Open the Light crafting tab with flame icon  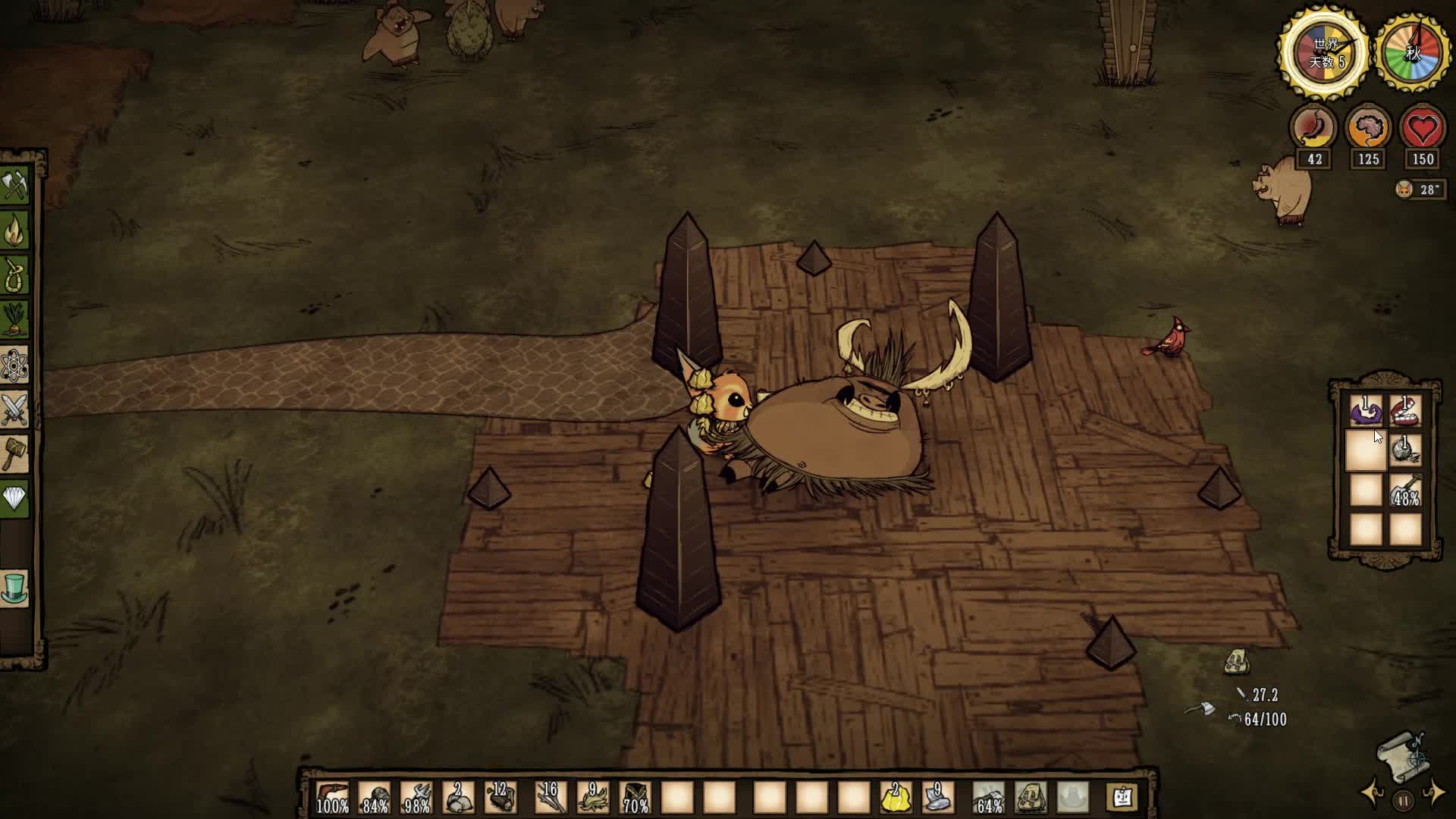click(x=14, y=231)
